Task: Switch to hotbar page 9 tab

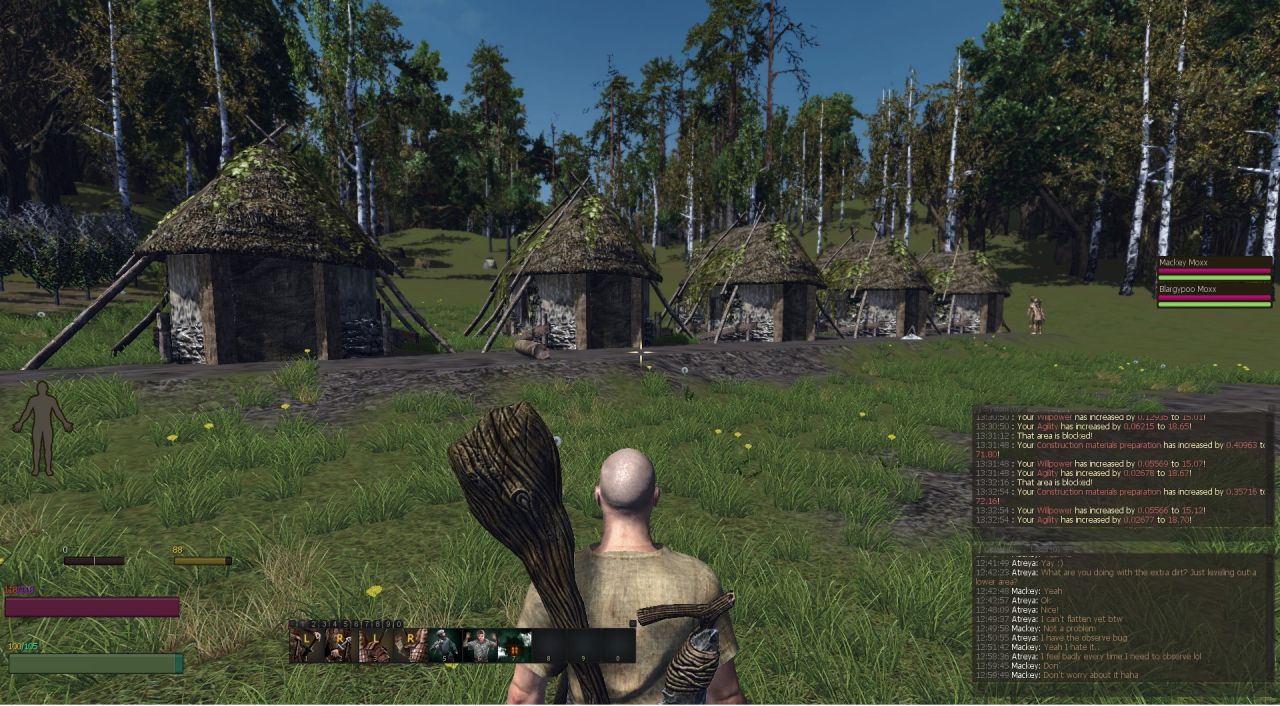Action: 386,624
